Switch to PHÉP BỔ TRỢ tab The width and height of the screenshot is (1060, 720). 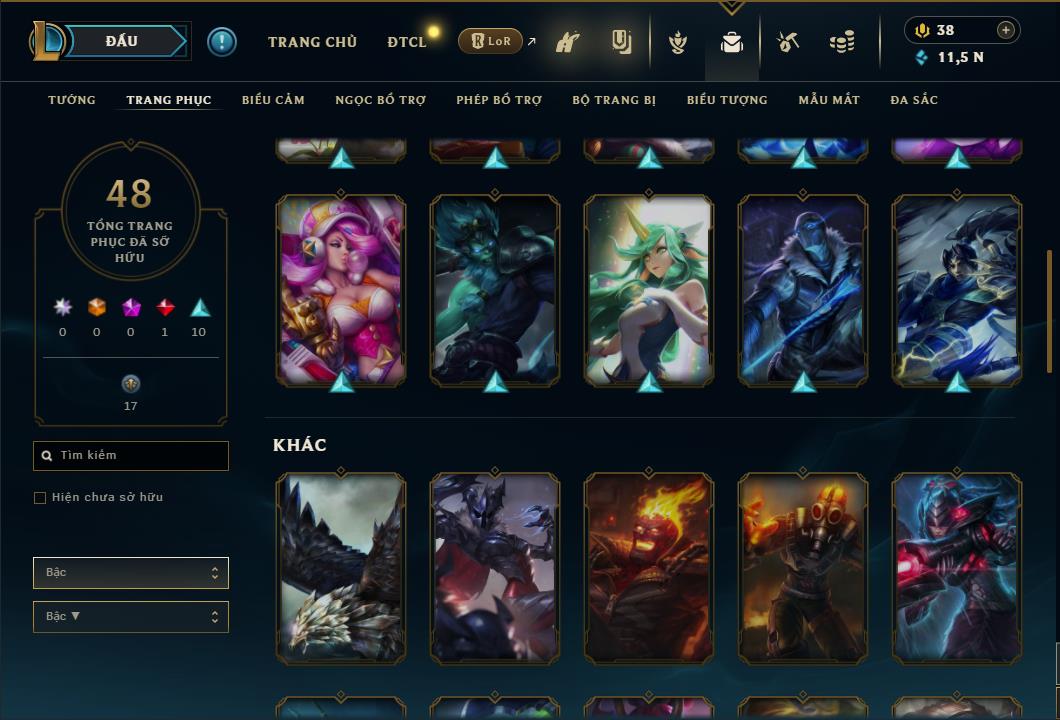[x=499, y=100]
